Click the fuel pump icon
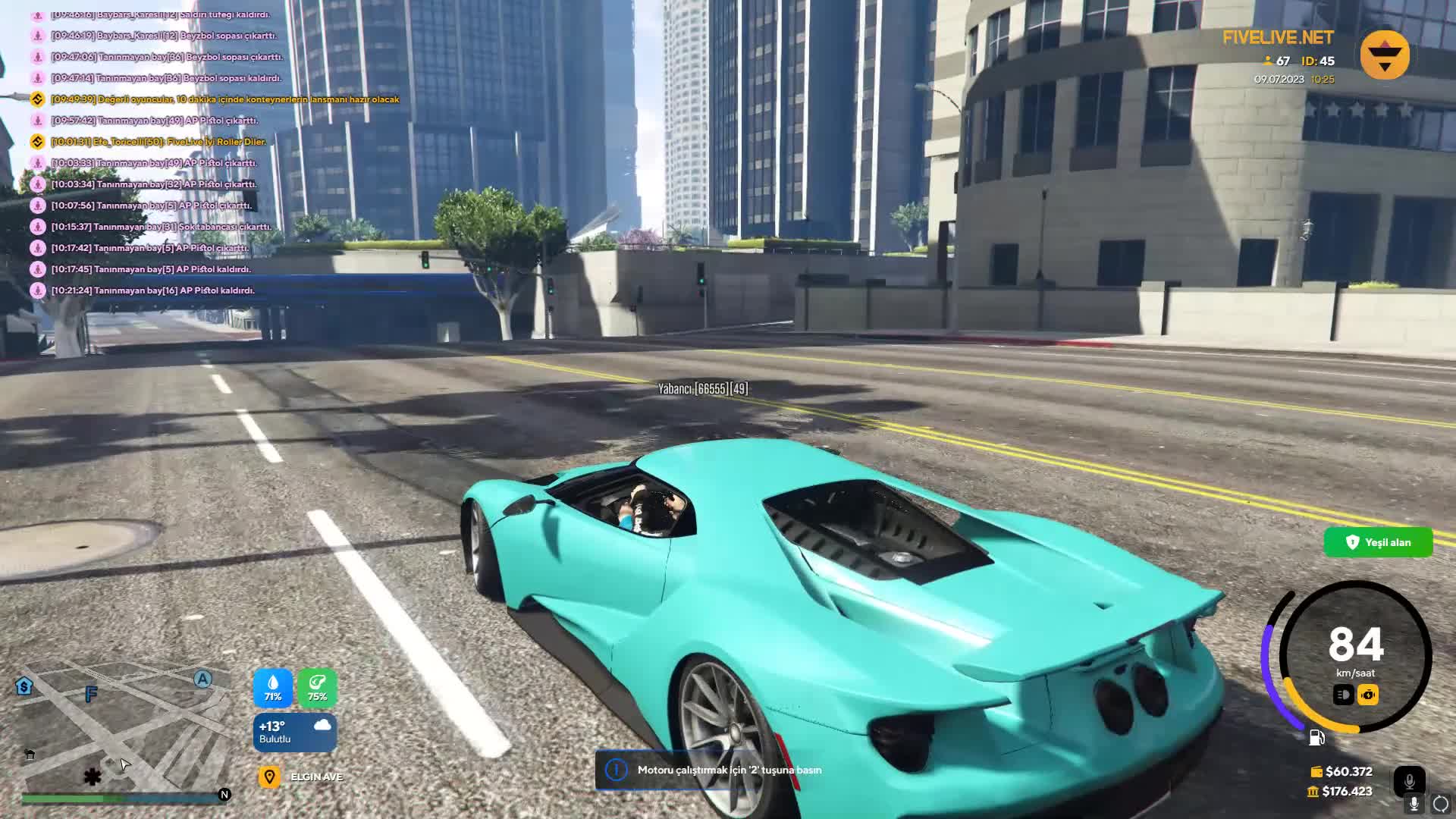 [x=1316, y=737]
